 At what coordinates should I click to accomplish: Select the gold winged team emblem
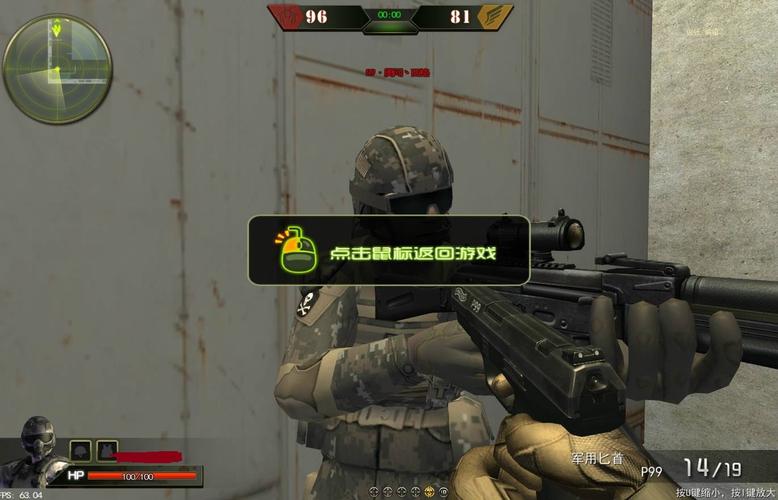pos(493,16)
